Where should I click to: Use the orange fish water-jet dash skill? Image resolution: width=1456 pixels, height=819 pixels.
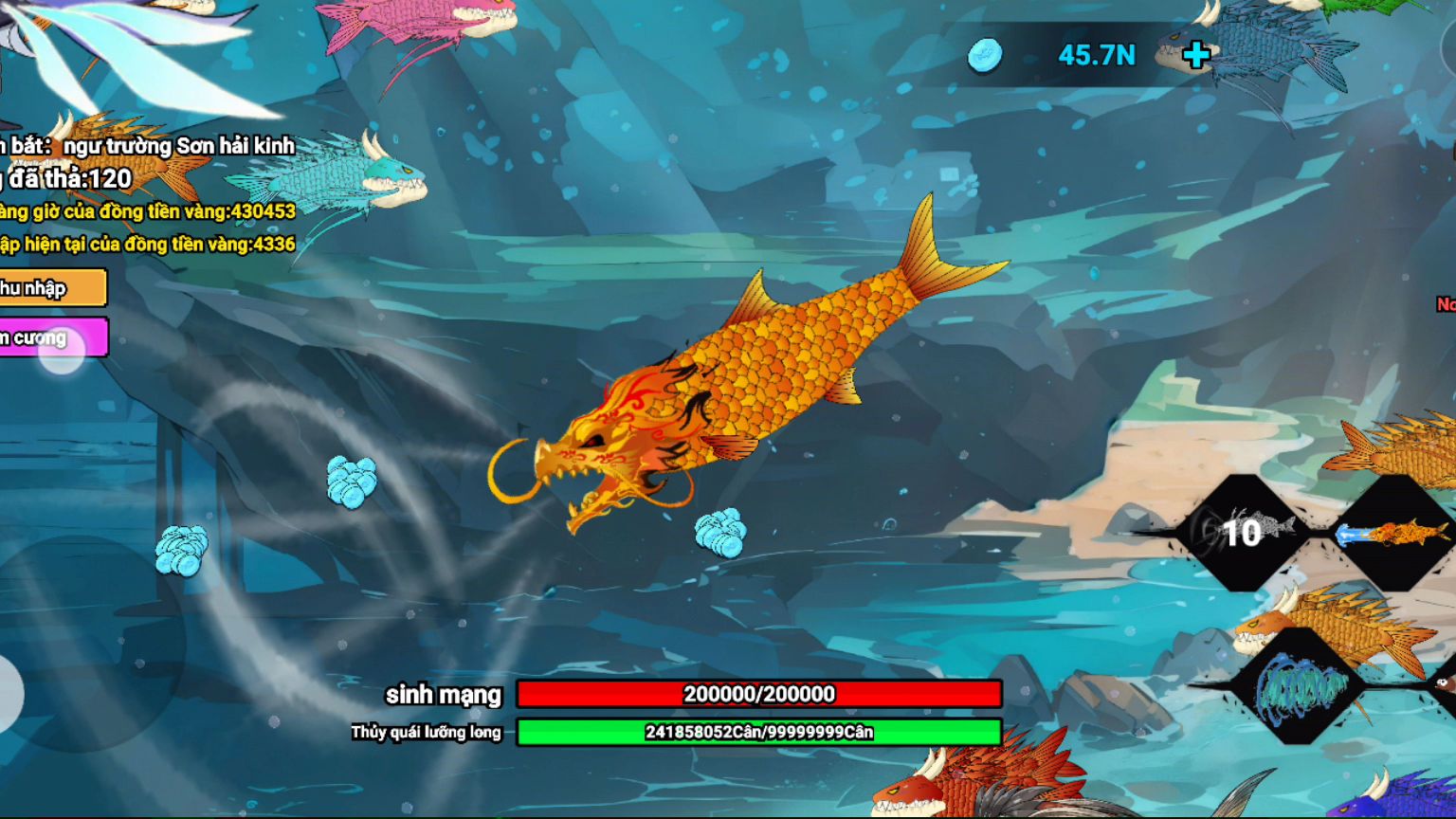point(1393,532)
